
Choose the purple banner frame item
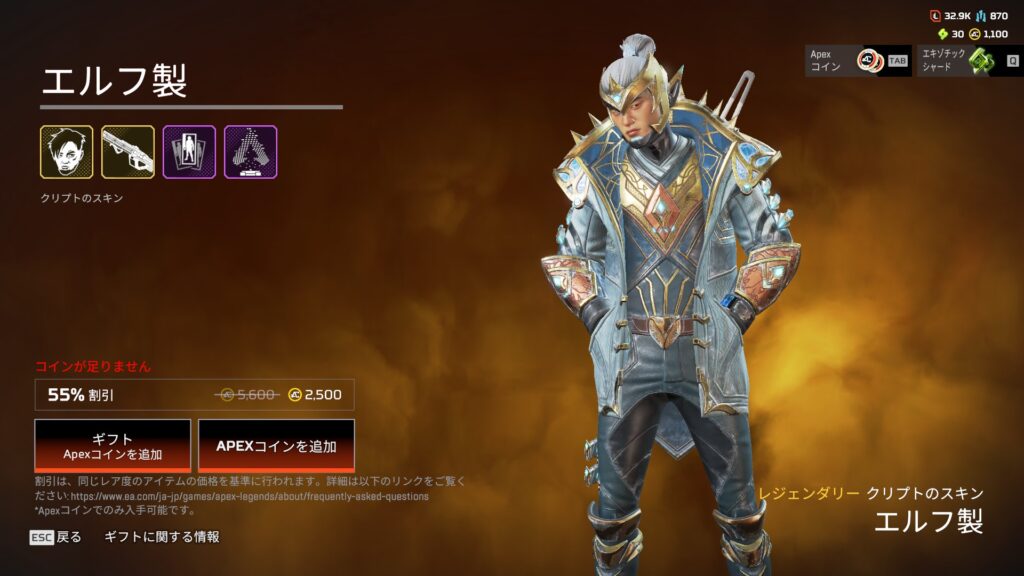tap(189, 152)
